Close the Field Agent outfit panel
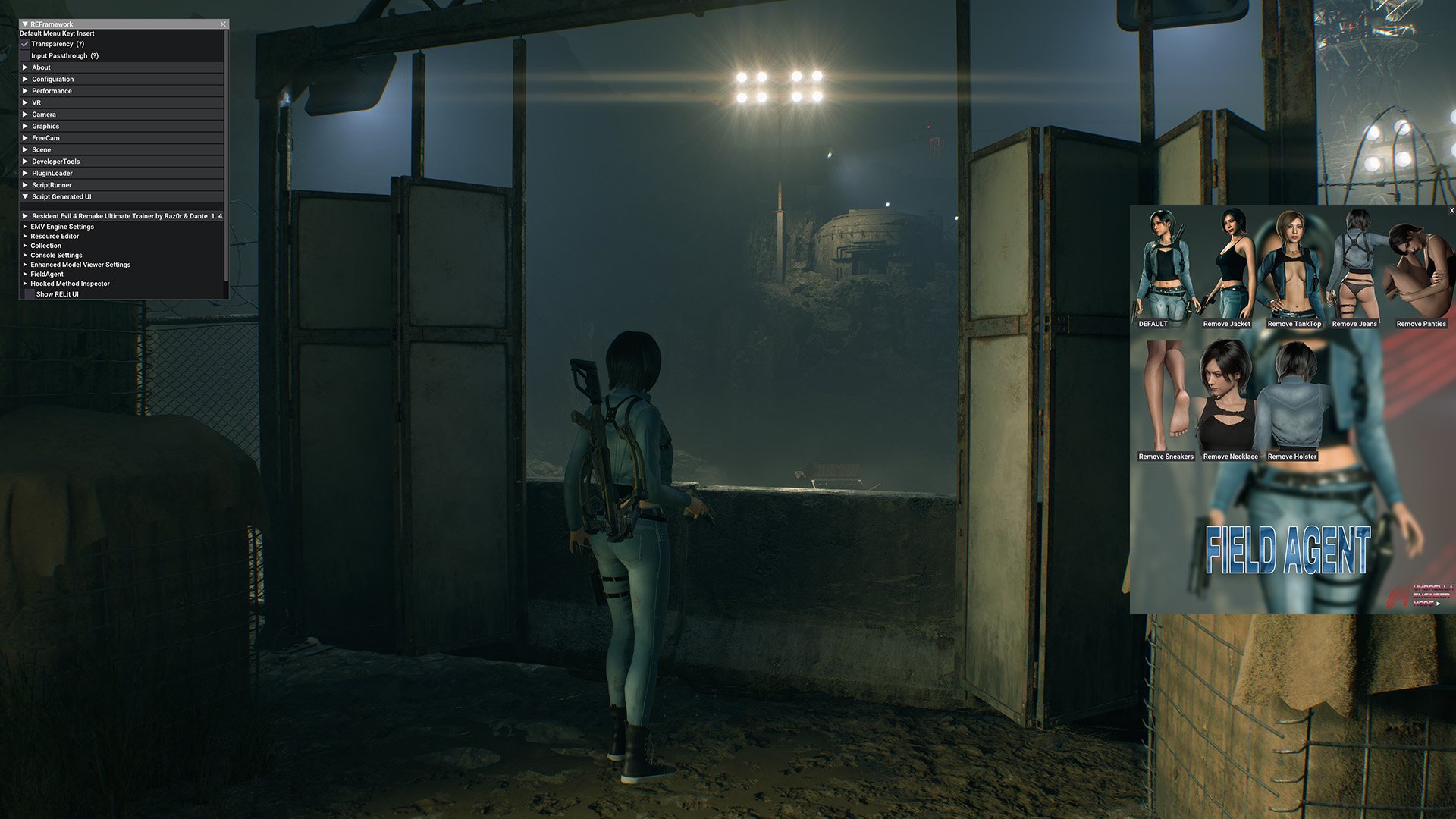1456x819 pixels. tap(1451, 211)
